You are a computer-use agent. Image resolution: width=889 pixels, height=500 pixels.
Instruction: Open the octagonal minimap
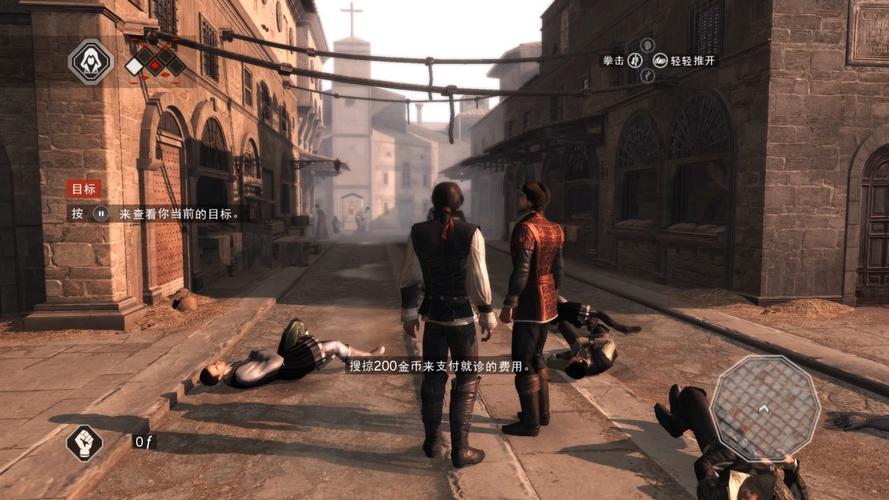point(765,406)
